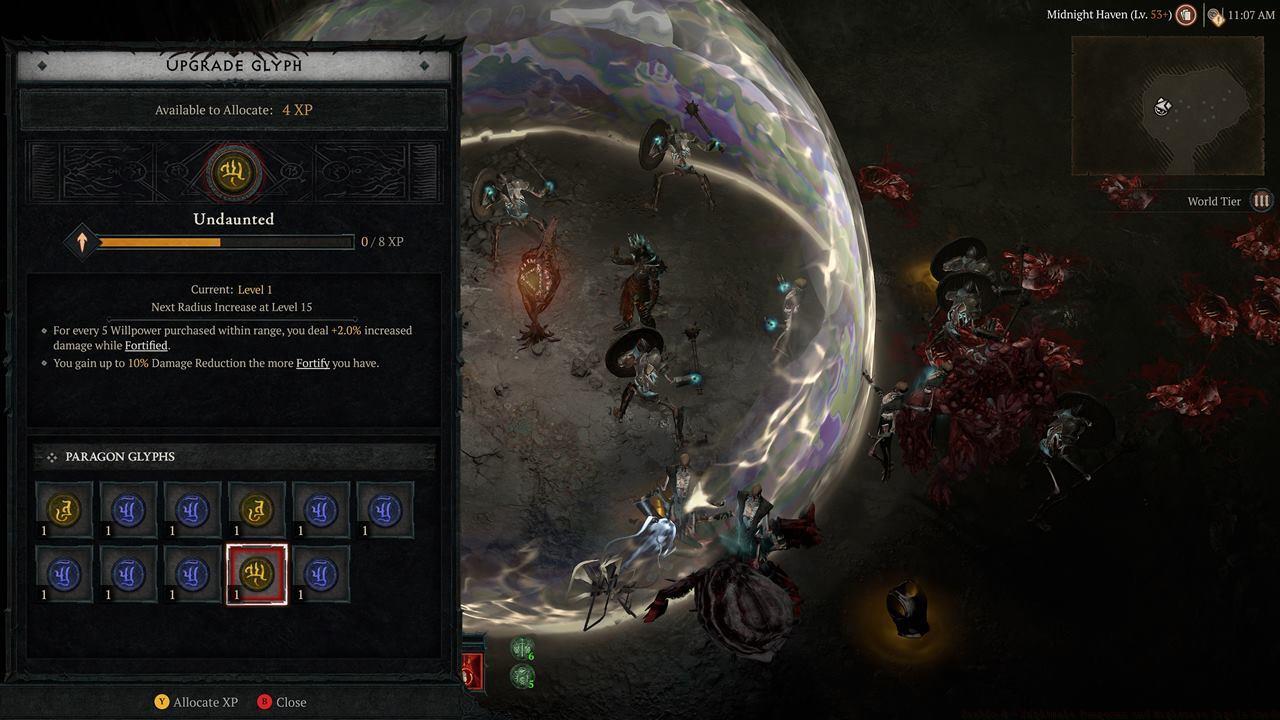Click the player marker on the minimap

click(1161, 107)
